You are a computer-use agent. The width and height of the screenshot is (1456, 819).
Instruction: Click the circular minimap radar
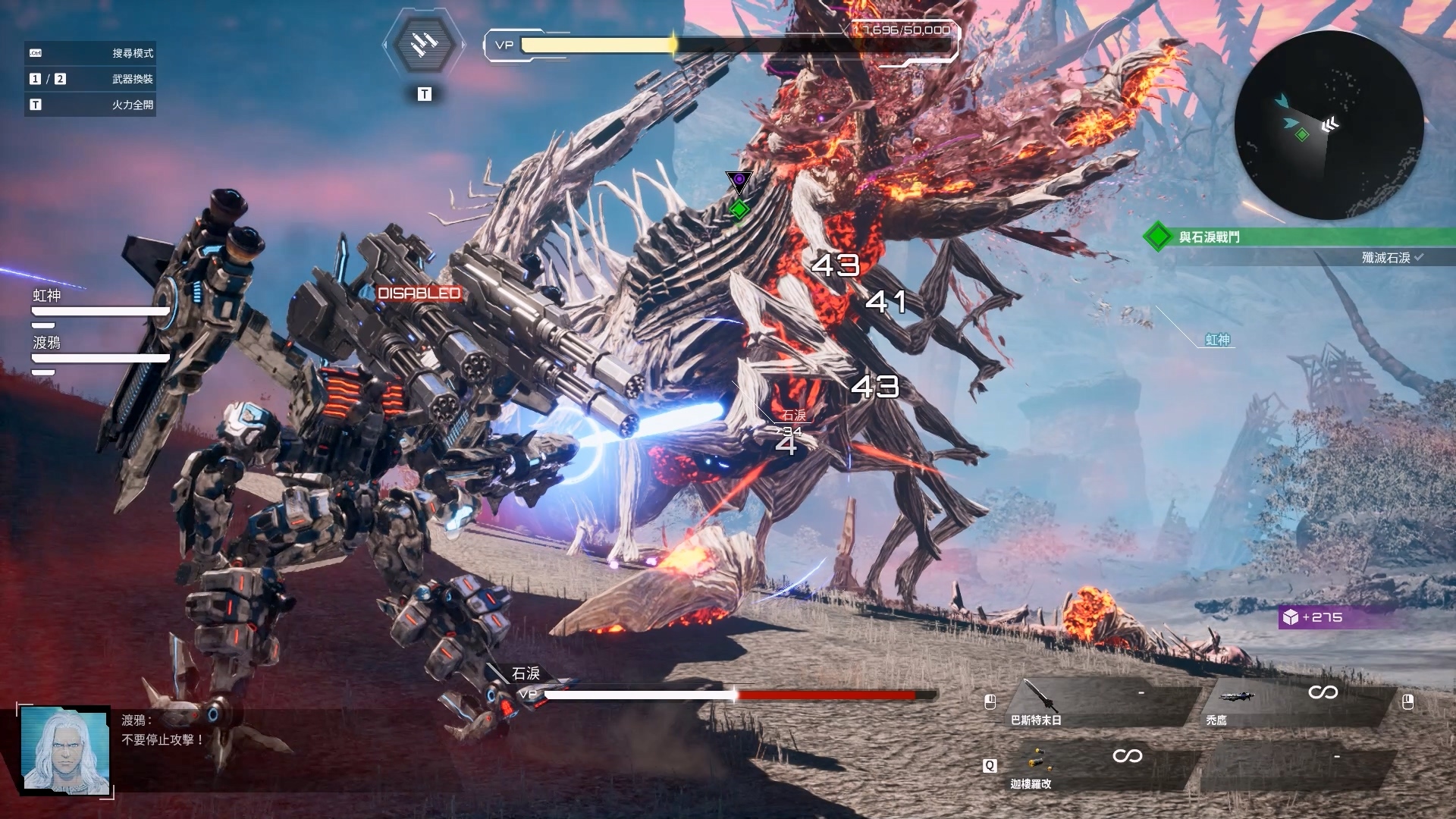point(1329,126)
